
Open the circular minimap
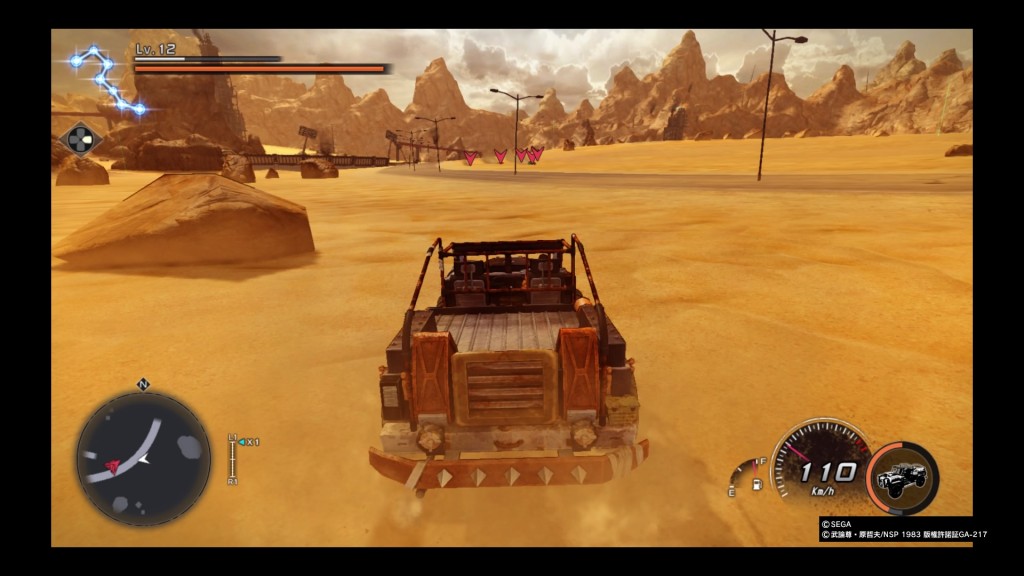click(143, 458)
